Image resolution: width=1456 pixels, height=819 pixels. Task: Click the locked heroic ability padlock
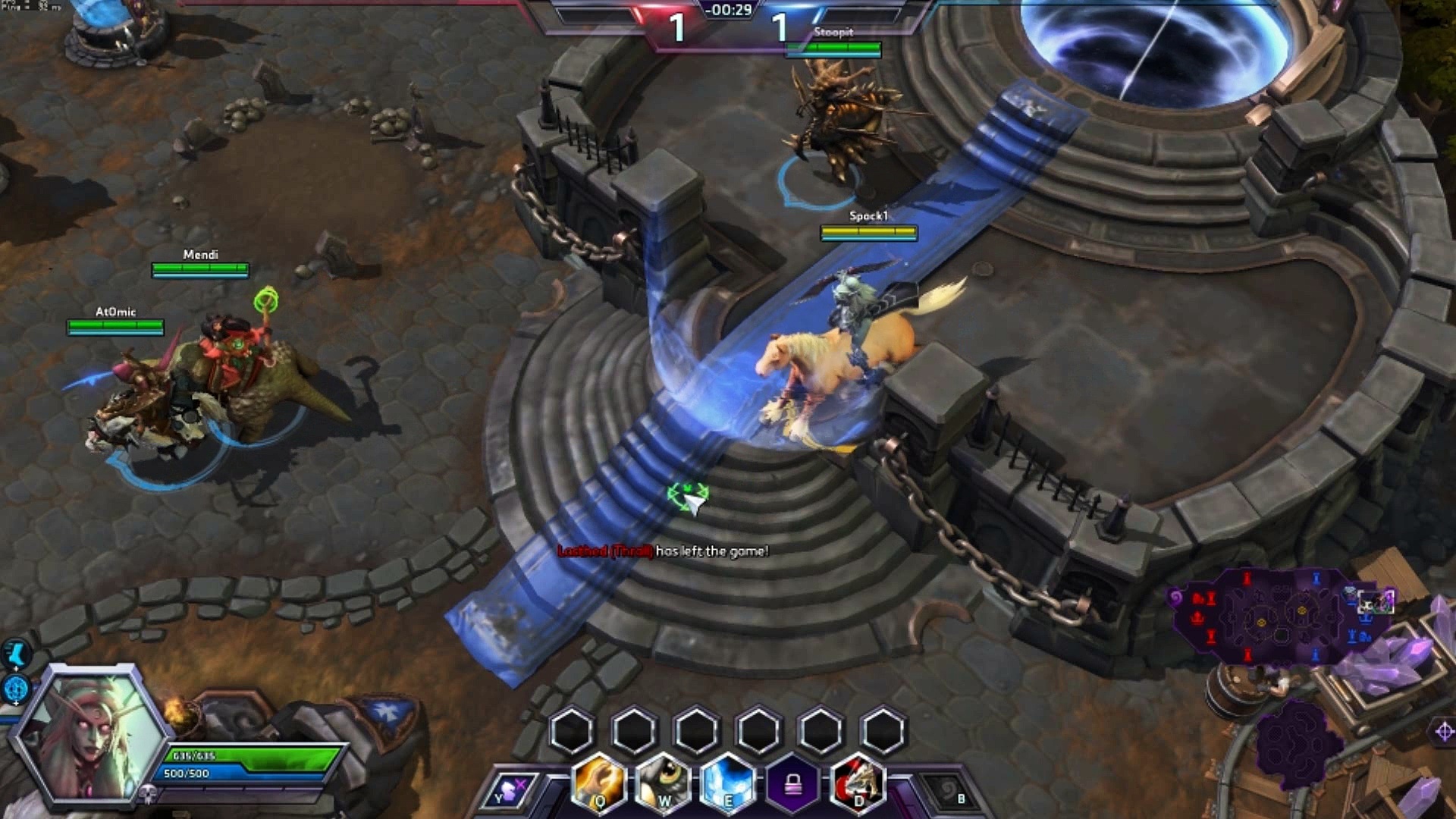point(793,785)
